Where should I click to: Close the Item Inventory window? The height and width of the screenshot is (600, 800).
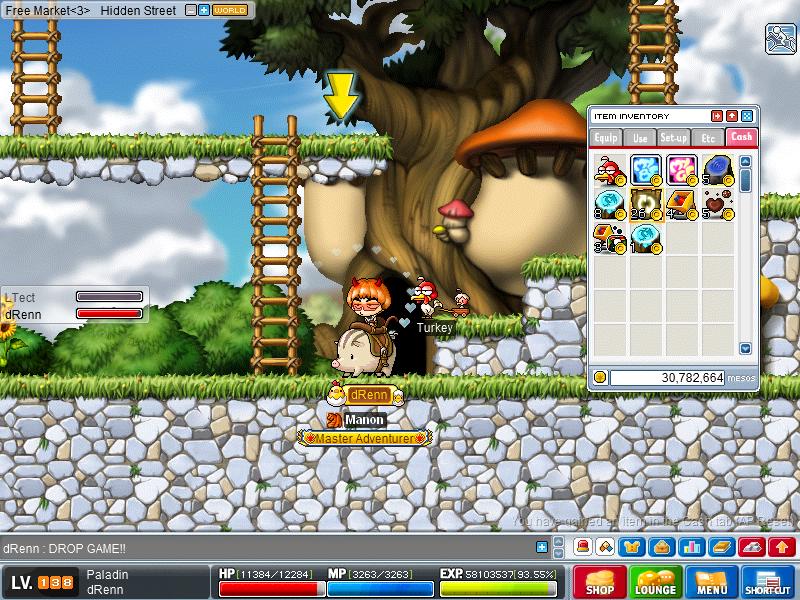point(747,116)
